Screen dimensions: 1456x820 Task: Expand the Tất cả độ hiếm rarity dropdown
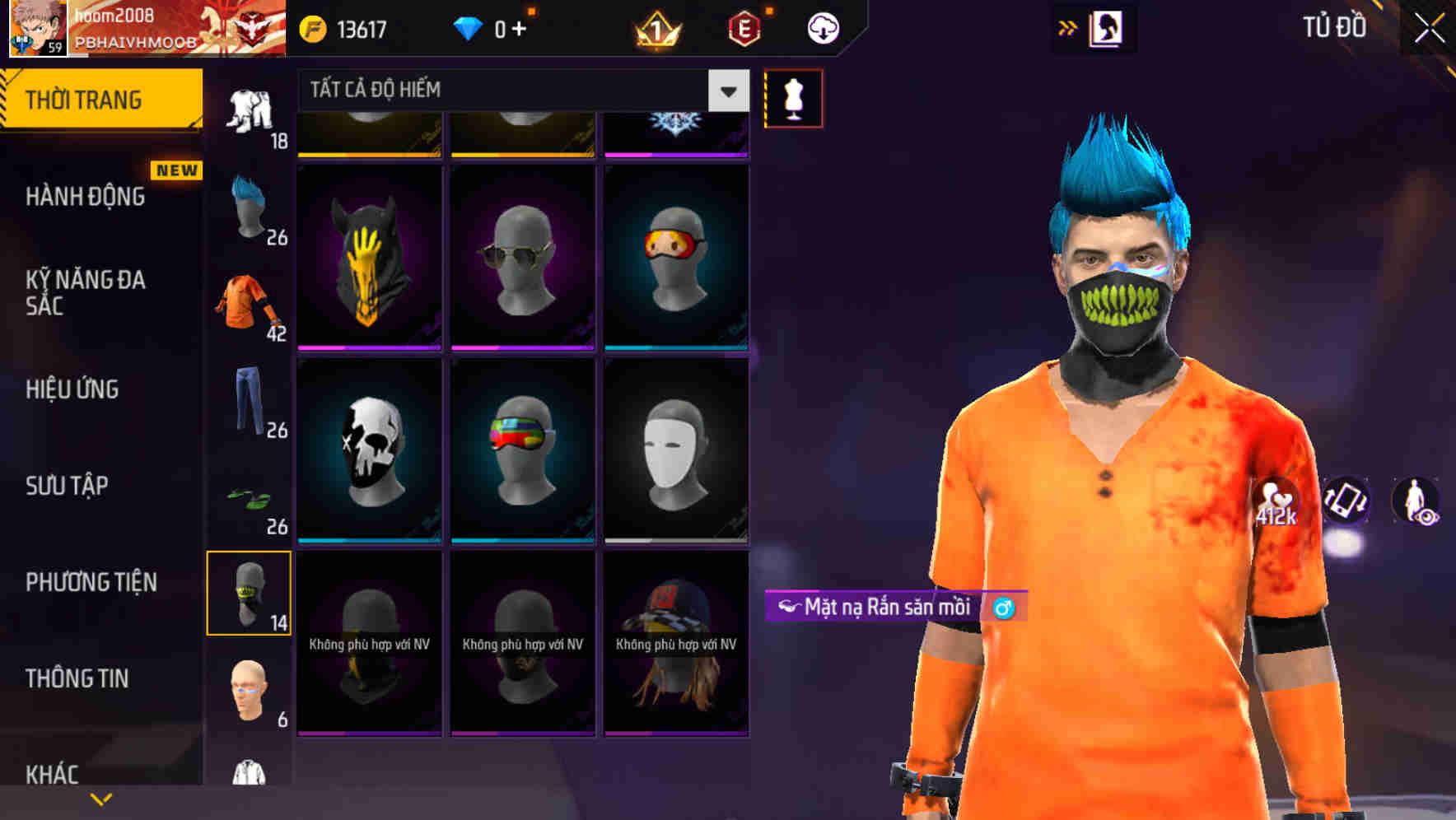click(x=726, y=91)
